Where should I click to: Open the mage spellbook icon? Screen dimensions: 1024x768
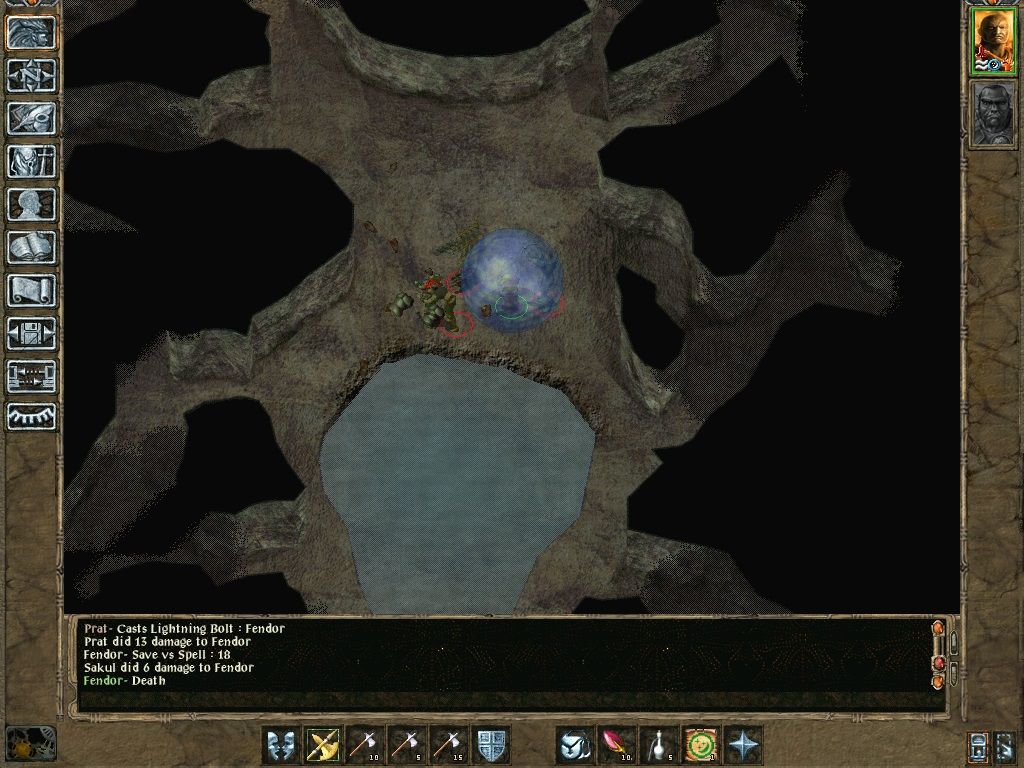(x=31, y=247)
